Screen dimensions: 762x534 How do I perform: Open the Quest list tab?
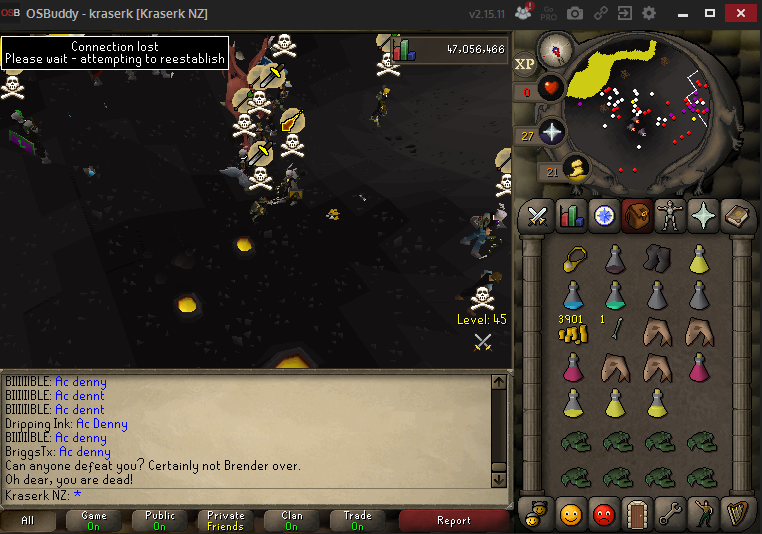point(603,215)
